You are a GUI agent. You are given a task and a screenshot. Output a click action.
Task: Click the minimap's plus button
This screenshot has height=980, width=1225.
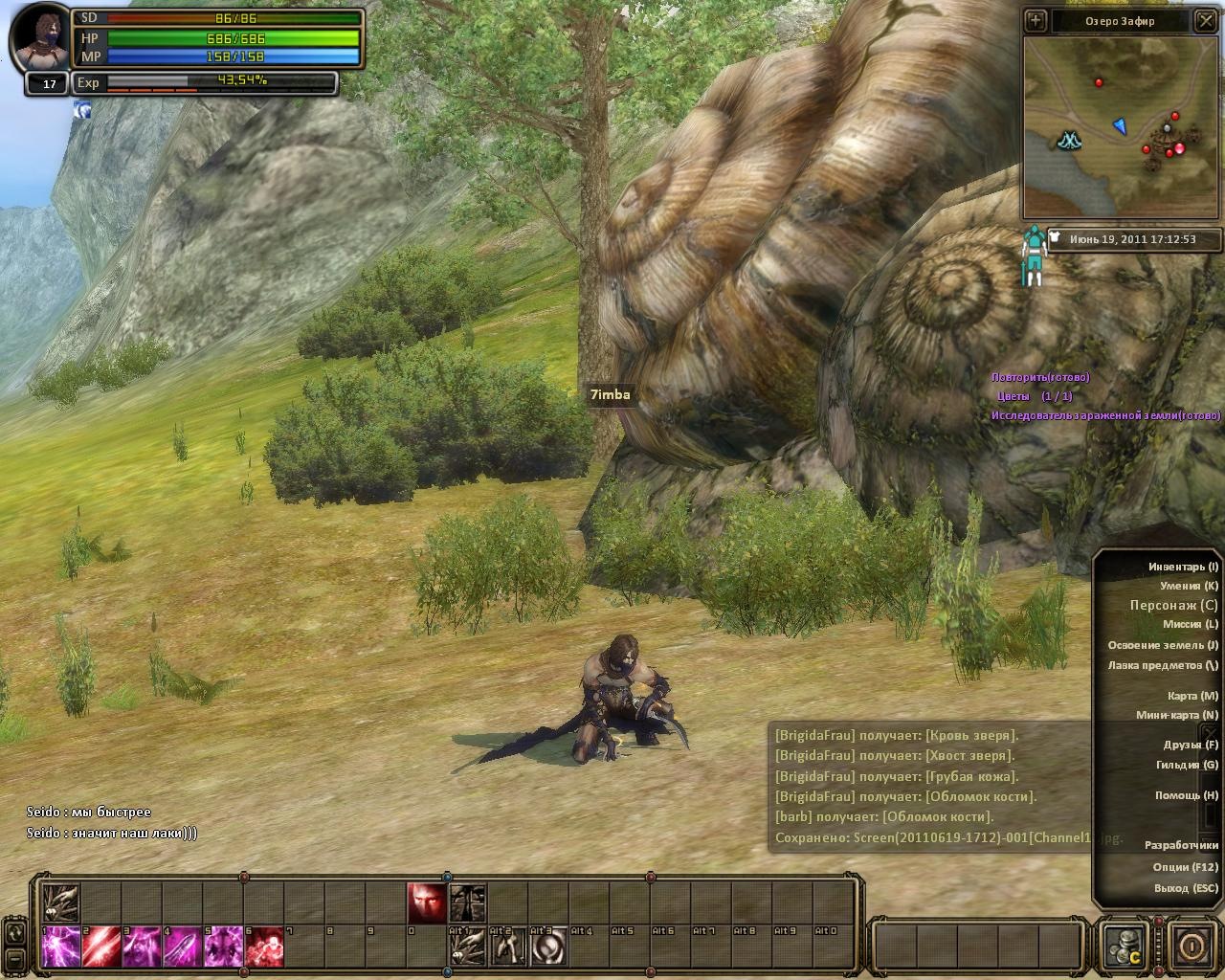pos(1036,21)
